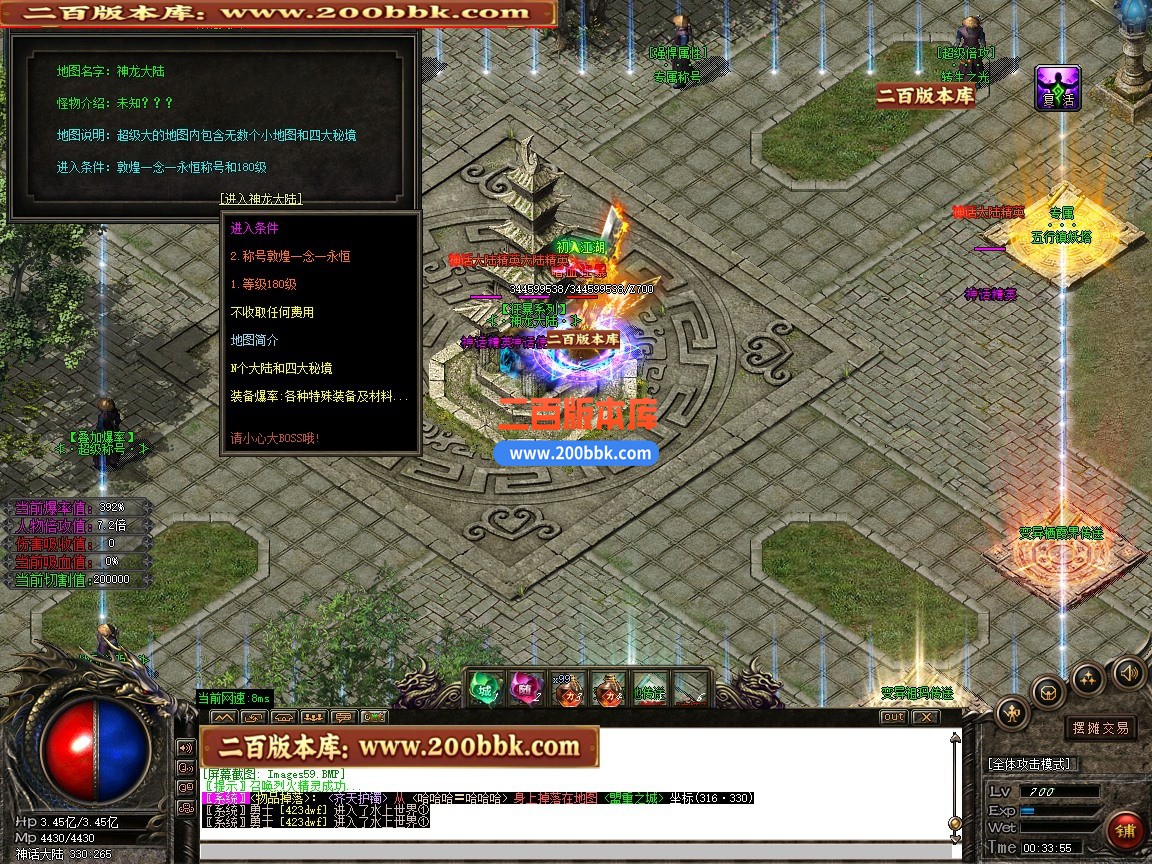Viewport: 1152px width, 864px height.
Task: Open the speech bubble button above chat
Action: pyautogui.click(x=343, y=717)
